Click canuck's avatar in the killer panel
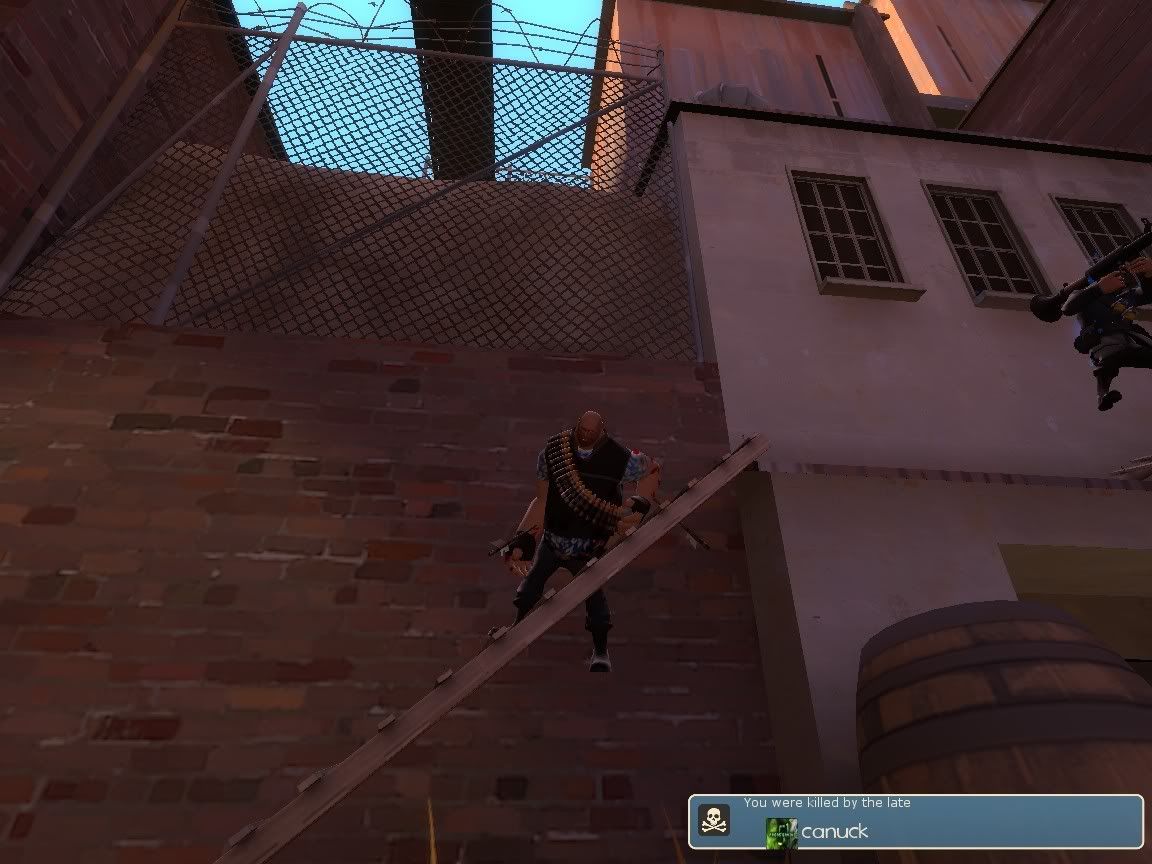 point(781,832)
